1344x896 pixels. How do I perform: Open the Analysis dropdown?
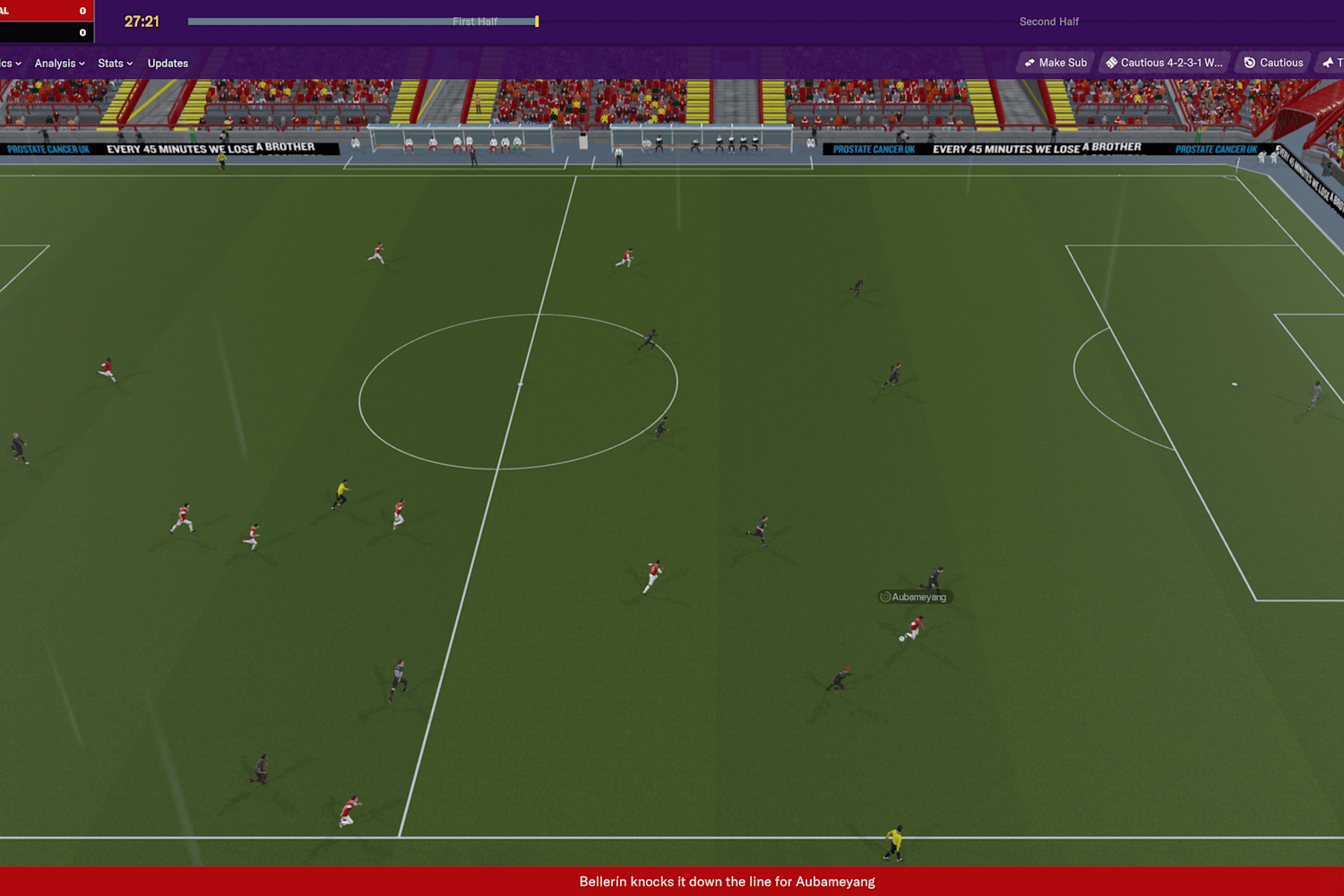tap(56, 63)
